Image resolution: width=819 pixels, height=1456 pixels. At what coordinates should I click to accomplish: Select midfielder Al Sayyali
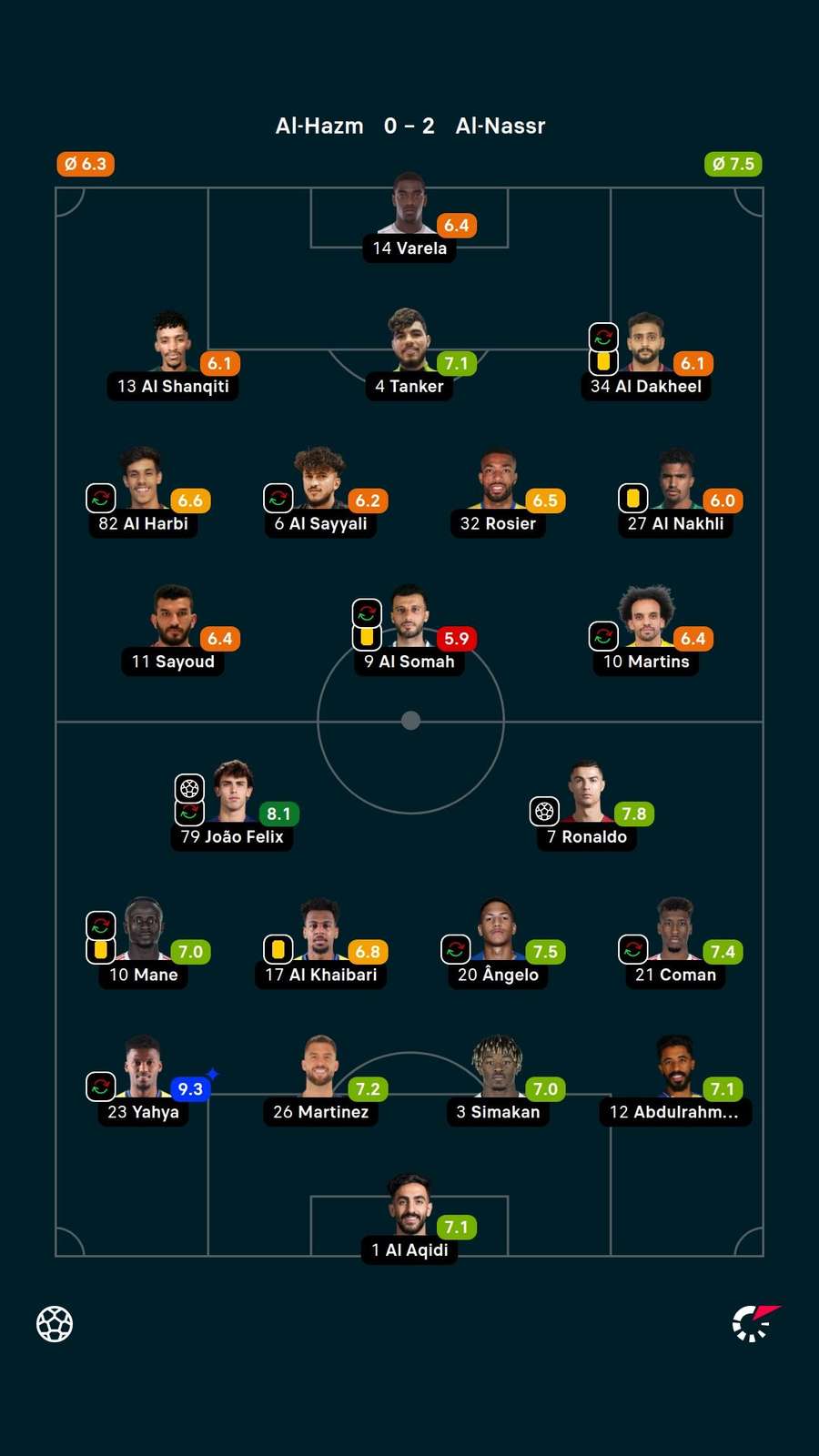point(319,480)
